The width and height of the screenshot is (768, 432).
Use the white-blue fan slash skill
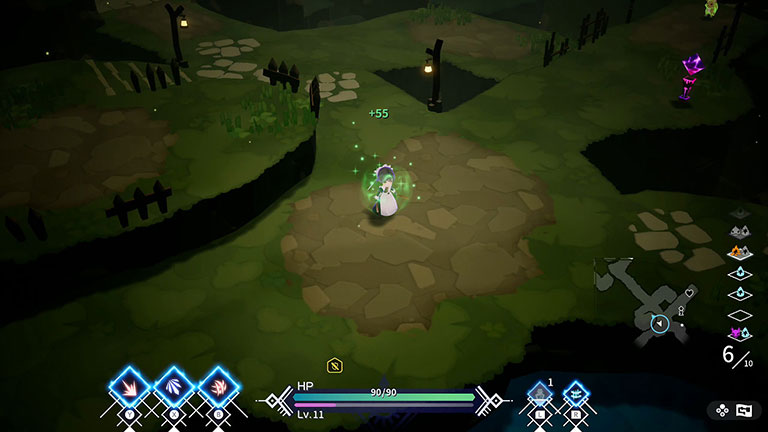[174, 387]
